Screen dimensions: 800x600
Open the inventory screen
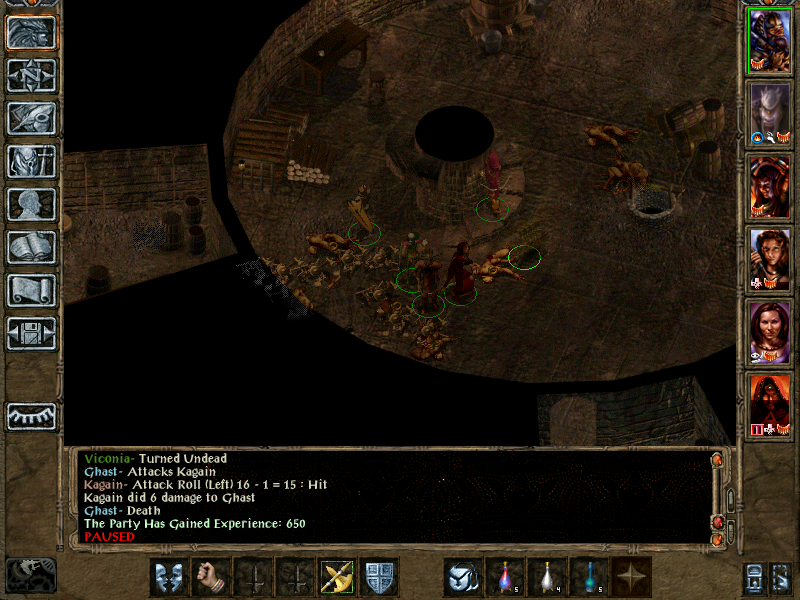[31, 161]
